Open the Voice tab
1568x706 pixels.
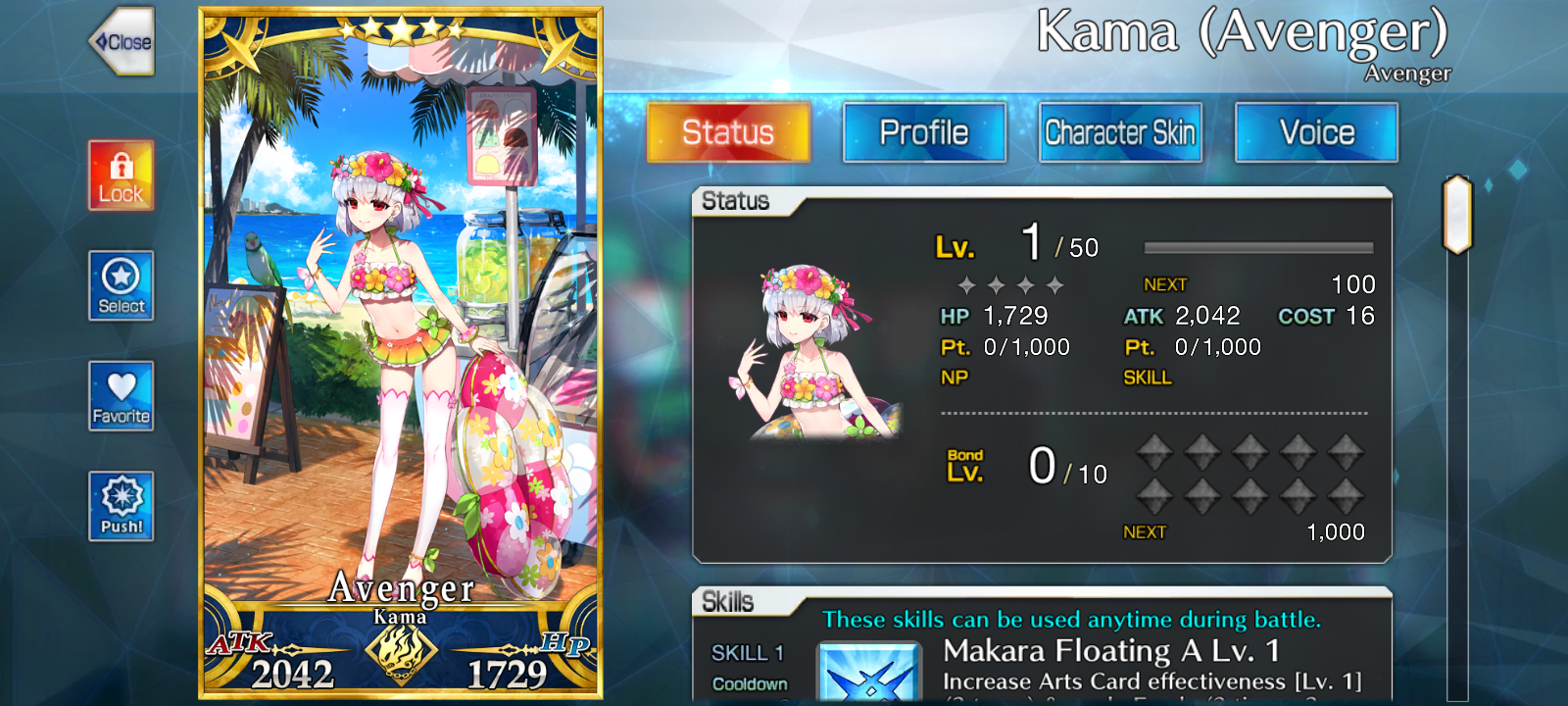click(1316, 132)
